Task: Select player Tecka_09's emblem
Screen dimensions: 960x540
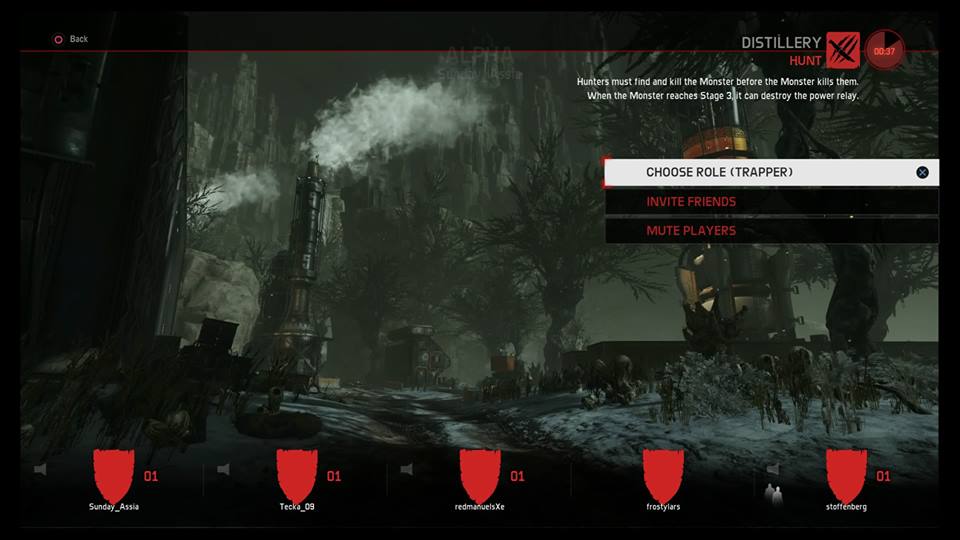Action: (x=297, y=475)
